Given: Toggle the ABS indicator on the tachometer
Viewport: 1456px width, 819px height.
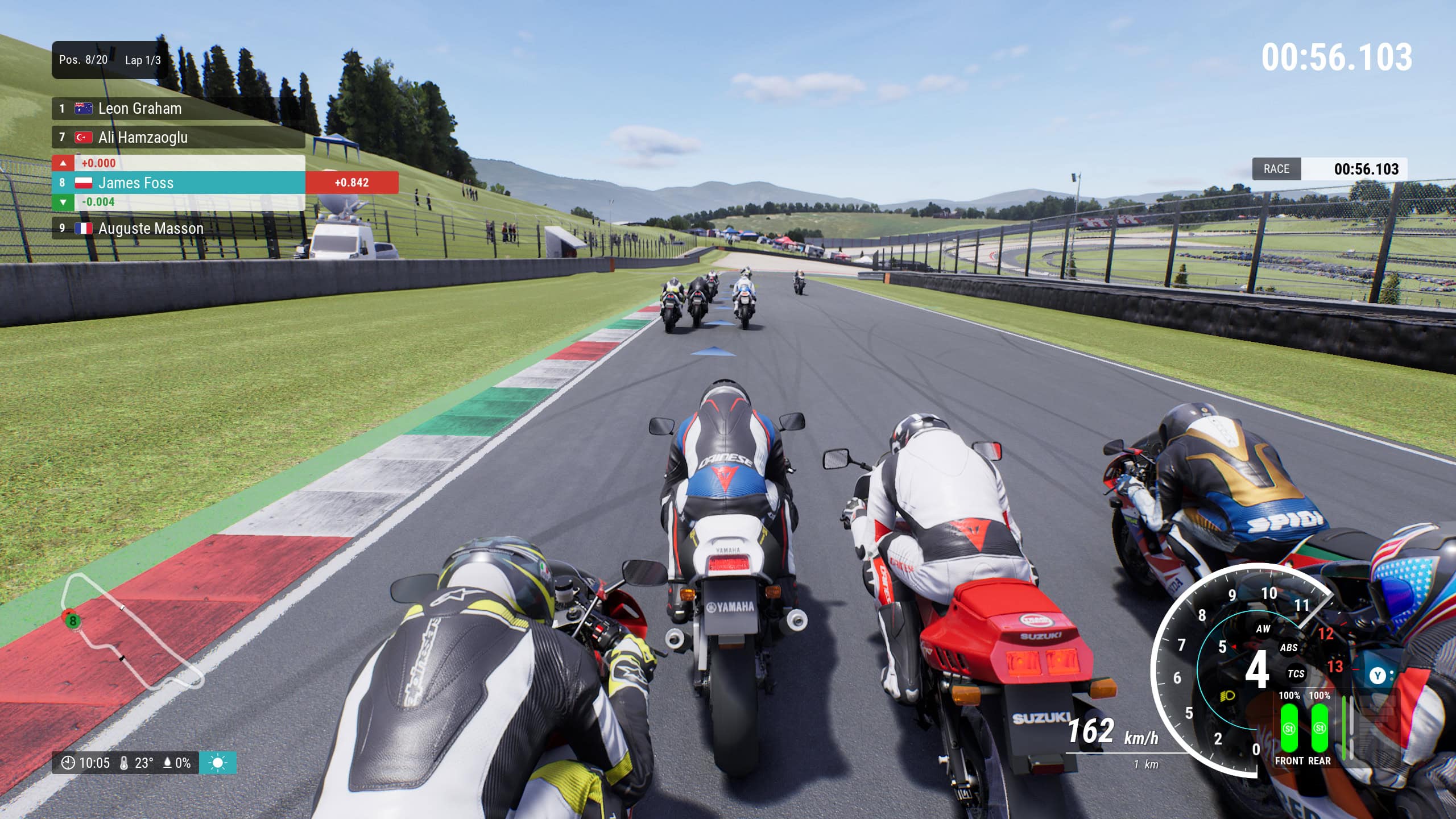Looking at the screenshot, I should (1288, 648).
